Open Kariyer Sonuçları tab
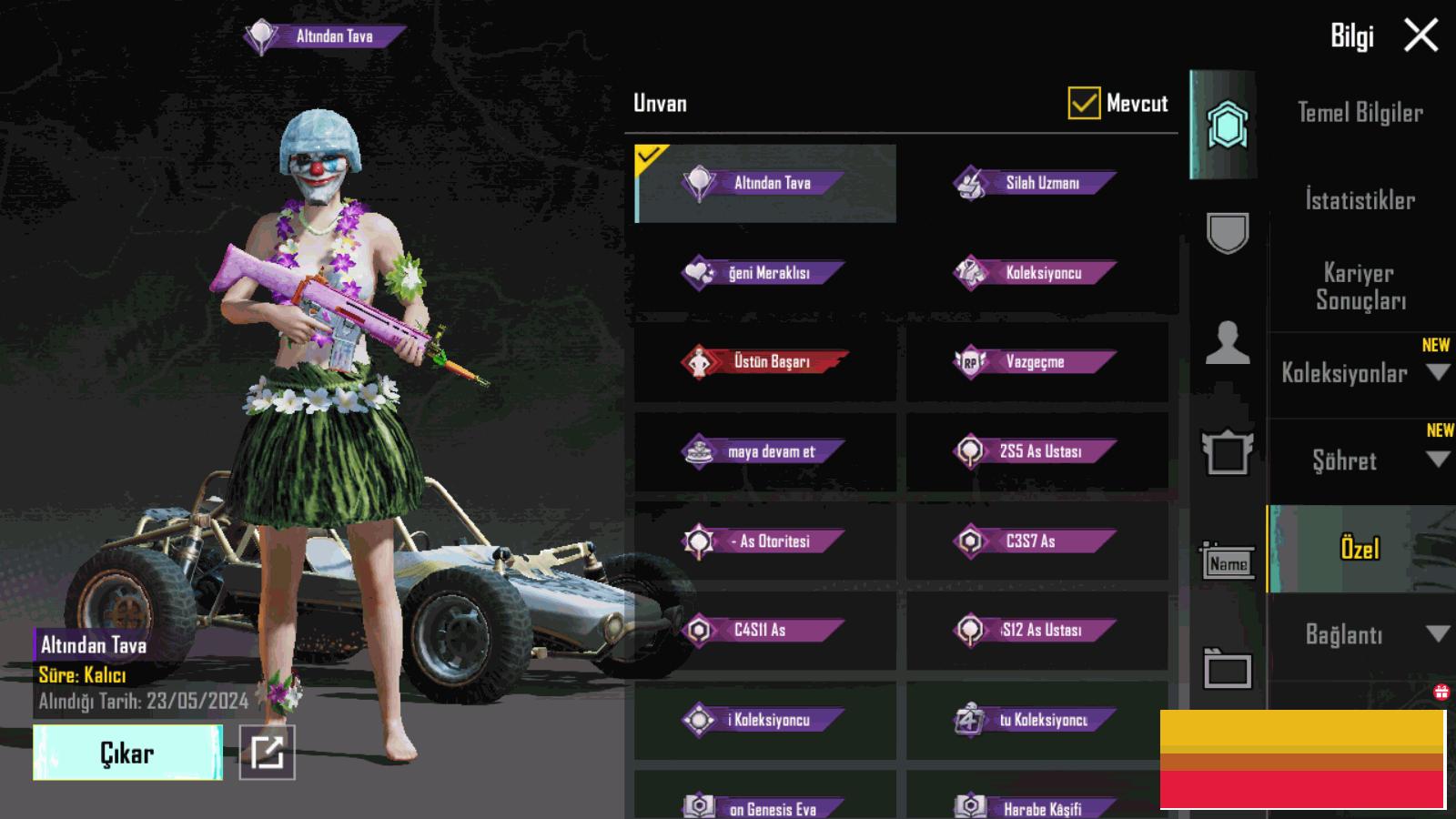 pos(1360,287)
